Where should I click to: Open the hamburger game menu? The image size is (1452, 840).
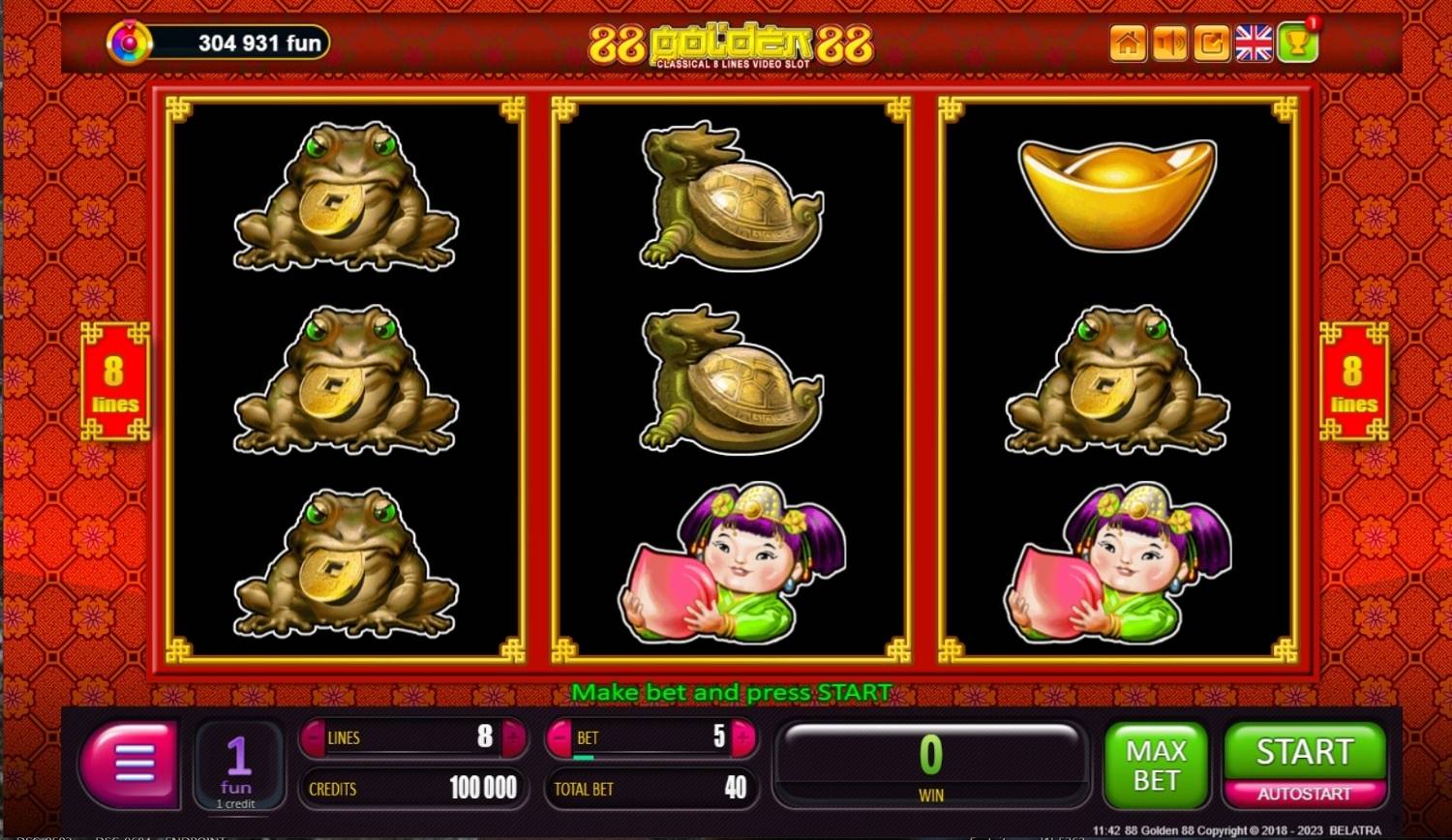(x=130, y=765)
